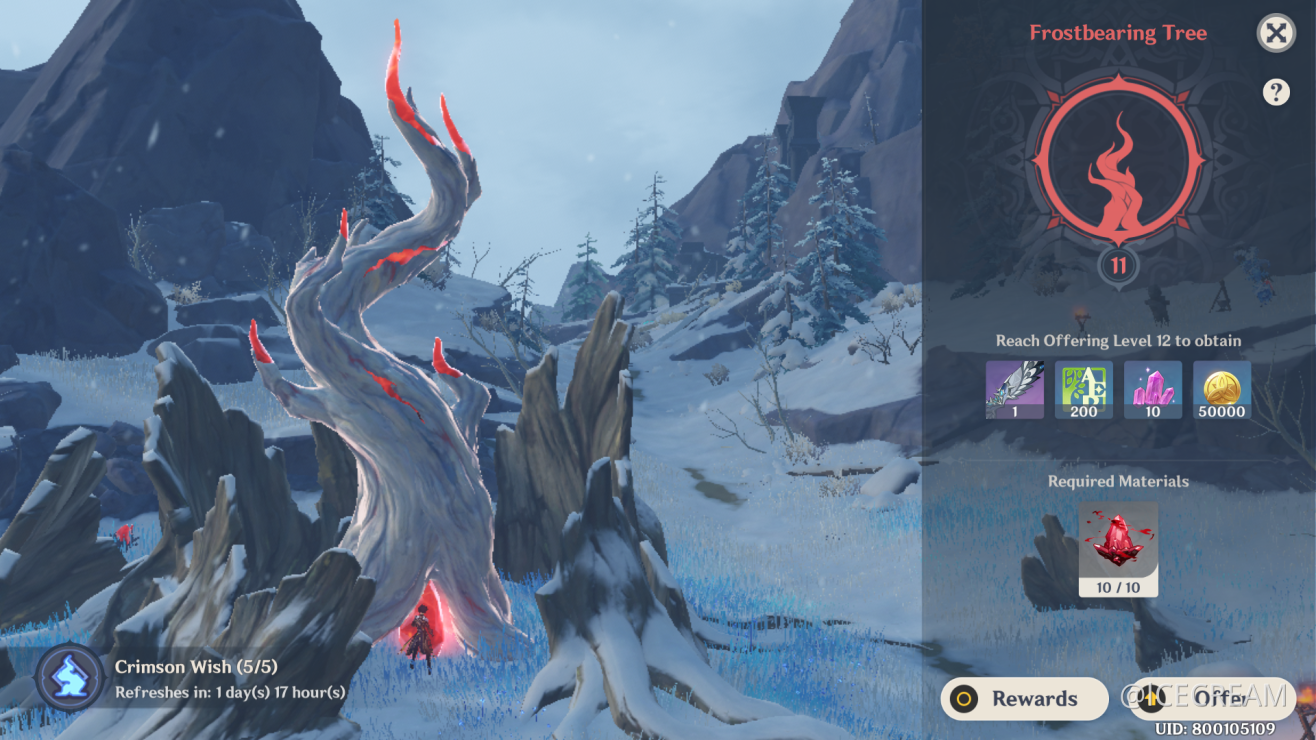The width and height of the screenshot is (1316, 740).
Task: Click the green Adventure EXP reward icon
Action: point(1083,388)
